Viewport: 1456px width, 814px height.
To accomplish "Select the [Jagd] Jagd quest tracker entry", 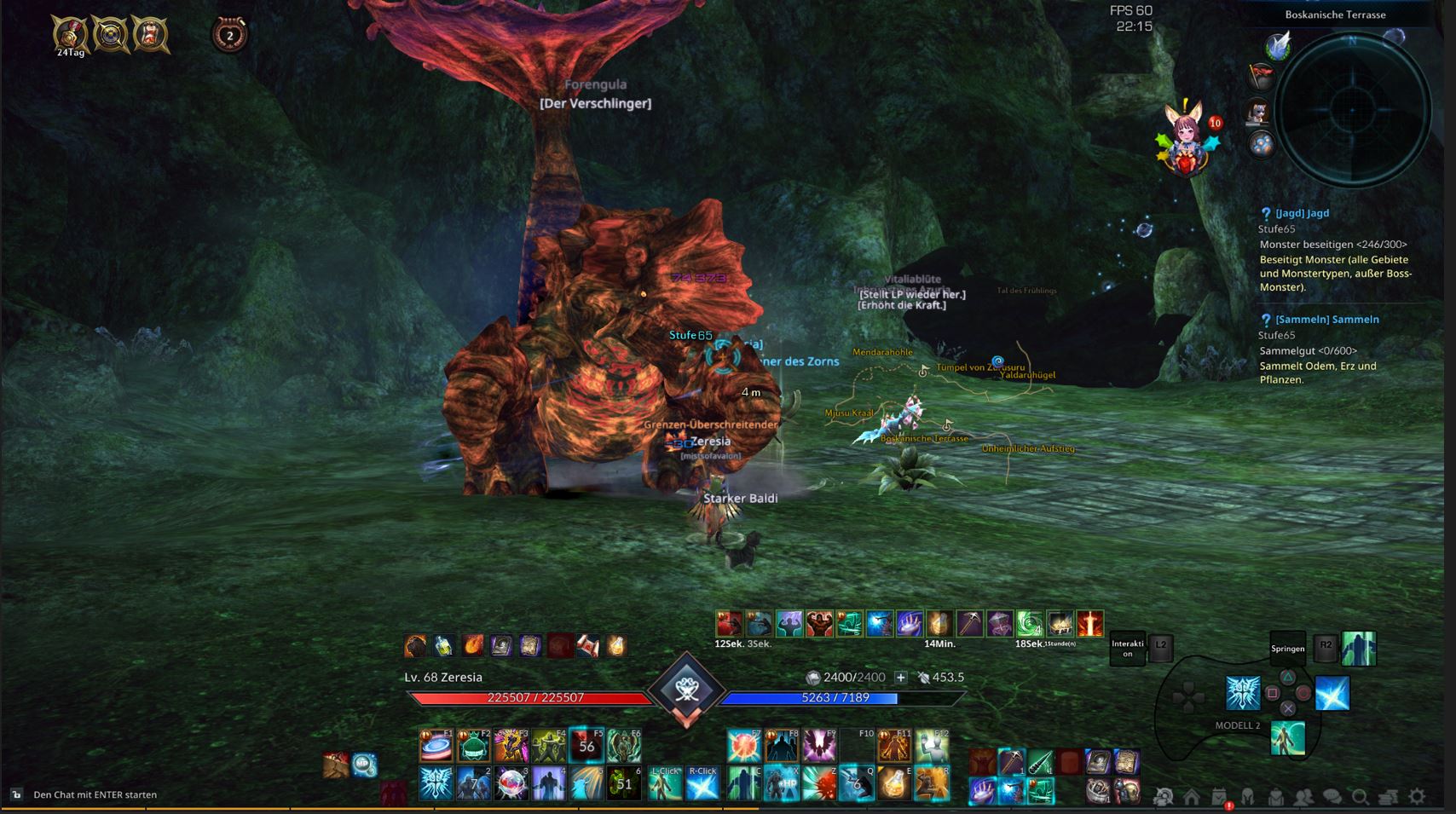I will 1302,213.
